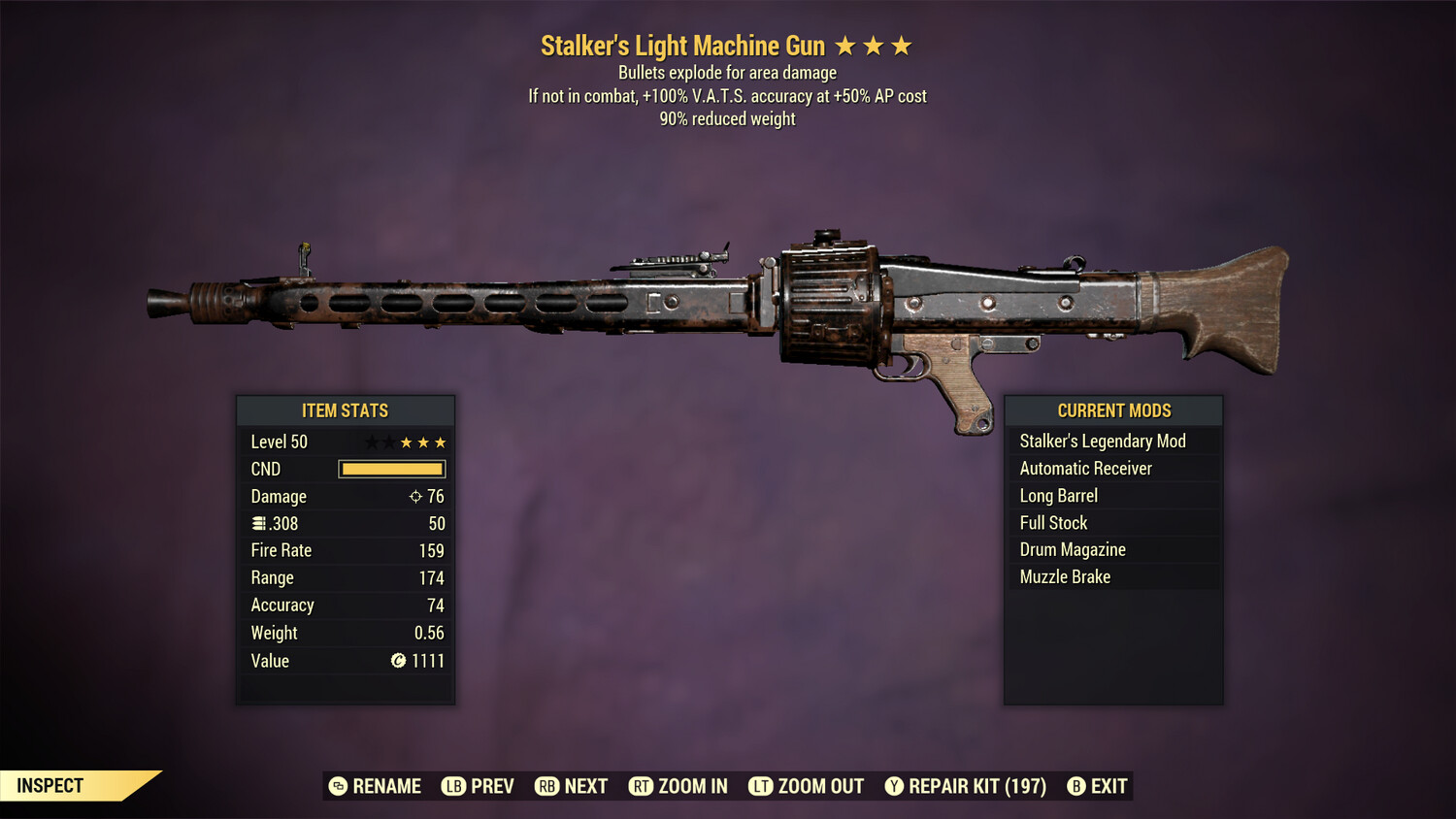Click the crosshair icon next to Damage

[414, 496]
